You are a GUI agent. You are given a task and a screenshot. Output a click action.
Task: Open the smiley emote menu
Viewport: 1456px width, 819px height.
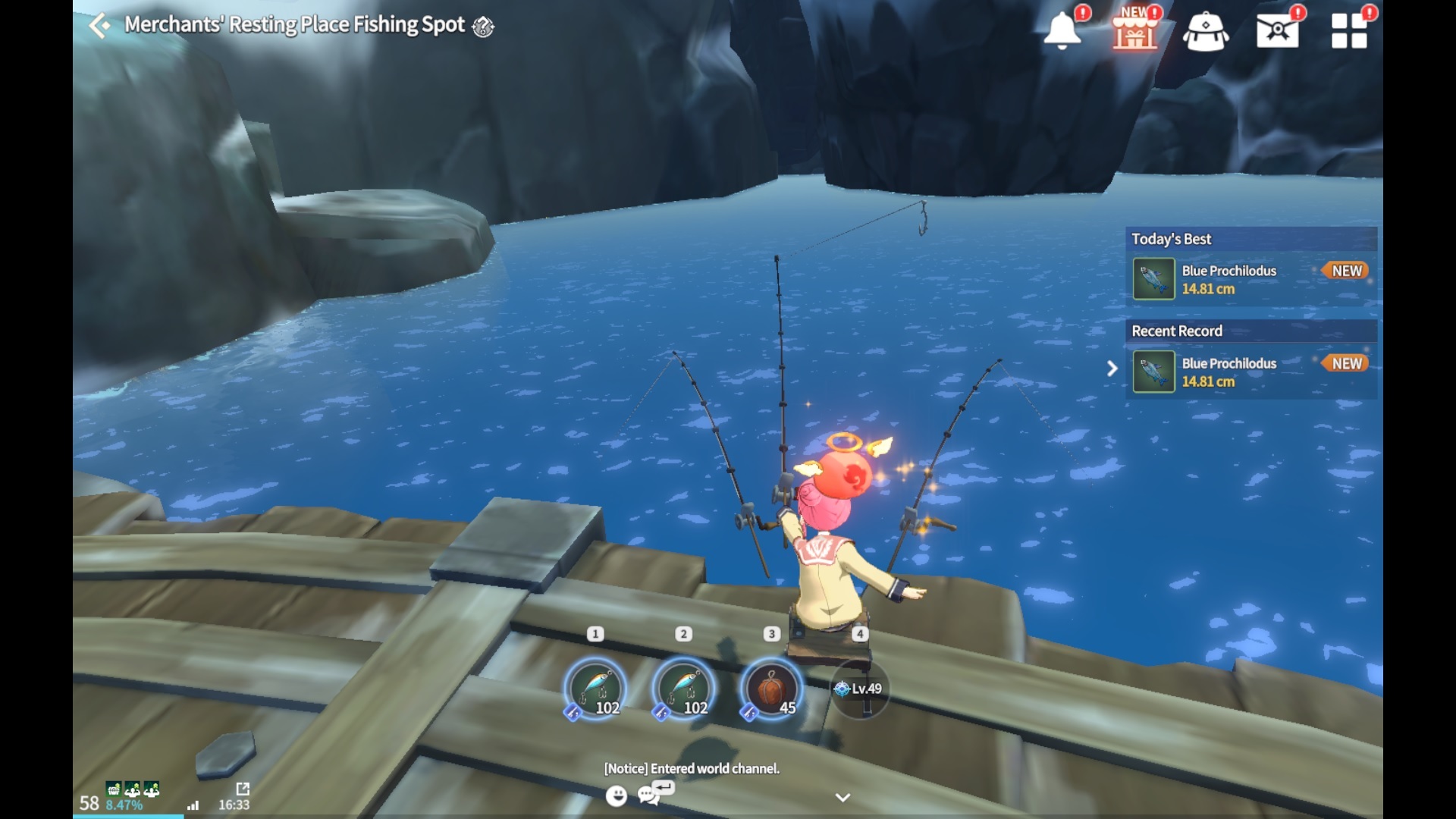(617, 795)
